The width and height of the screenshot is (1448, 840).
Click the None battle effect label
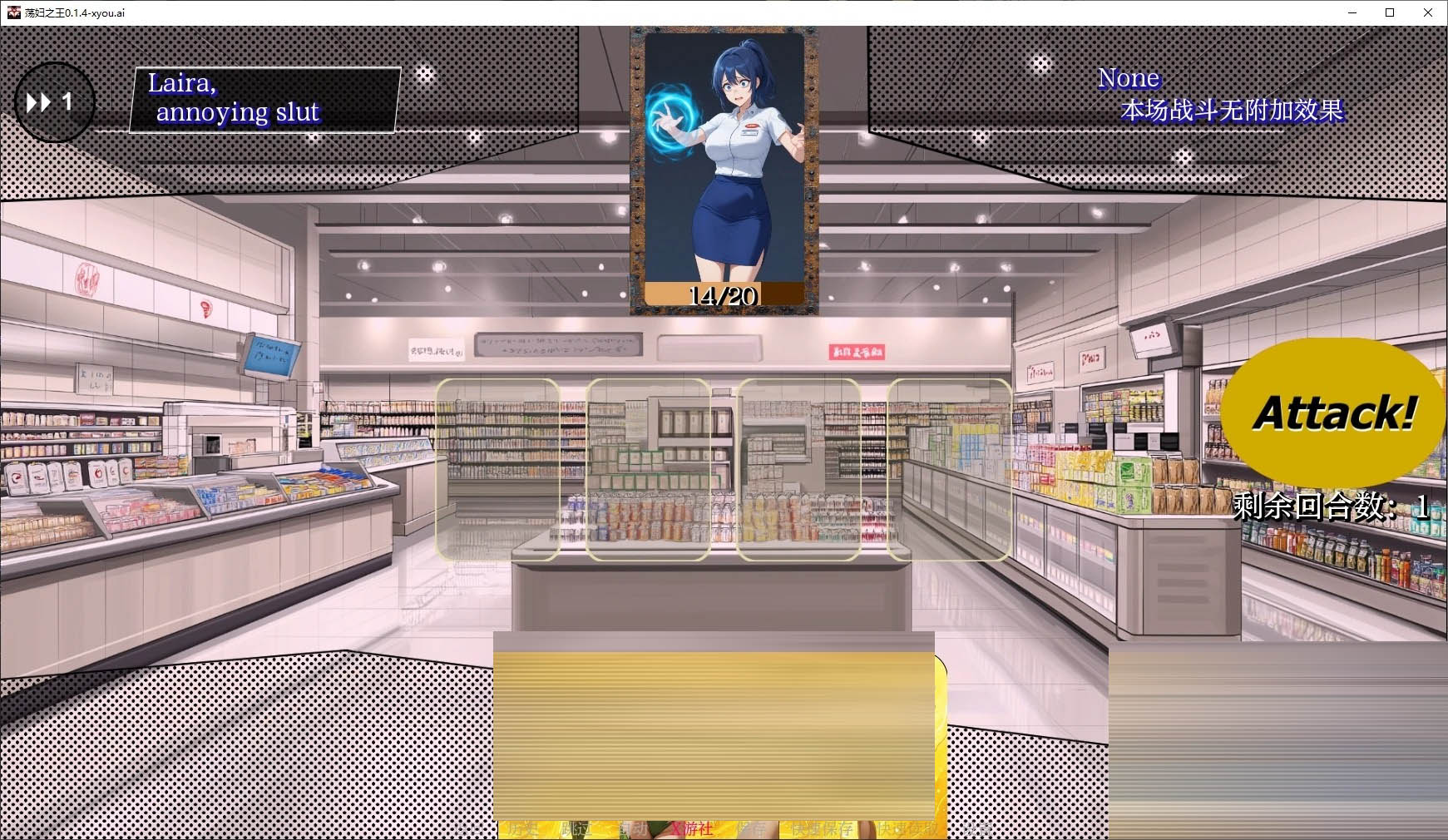pos(1129,77)
